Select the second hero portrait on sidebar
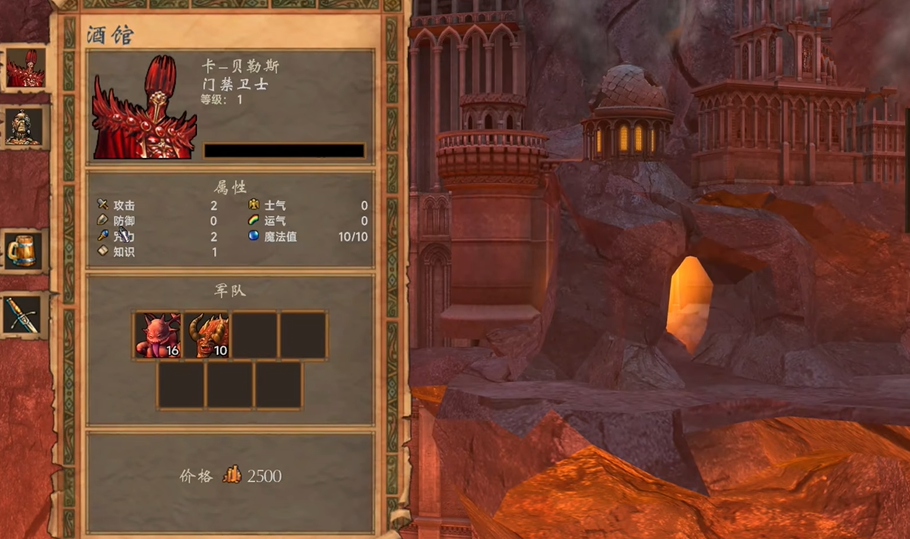 pos(24,127)
